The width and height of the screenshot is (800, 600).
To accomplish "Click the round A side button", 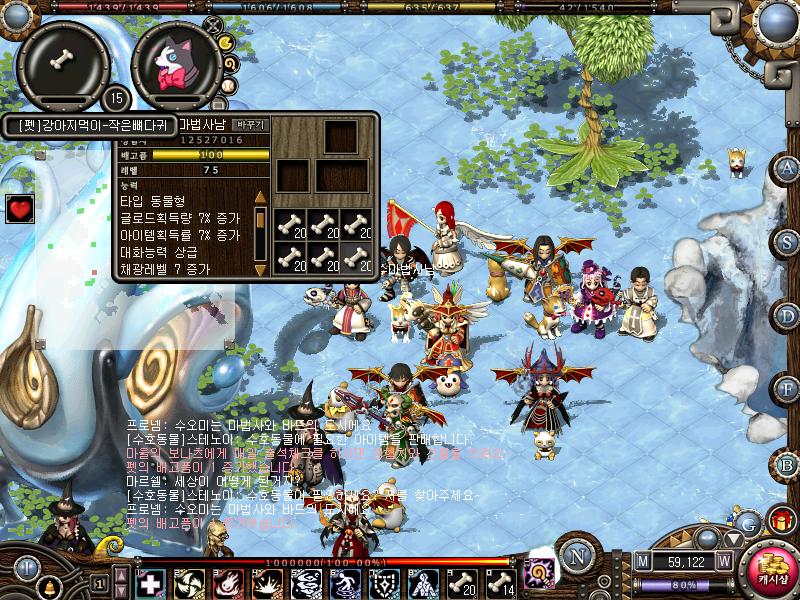I will pyautogui.click(x=788, y=167).
